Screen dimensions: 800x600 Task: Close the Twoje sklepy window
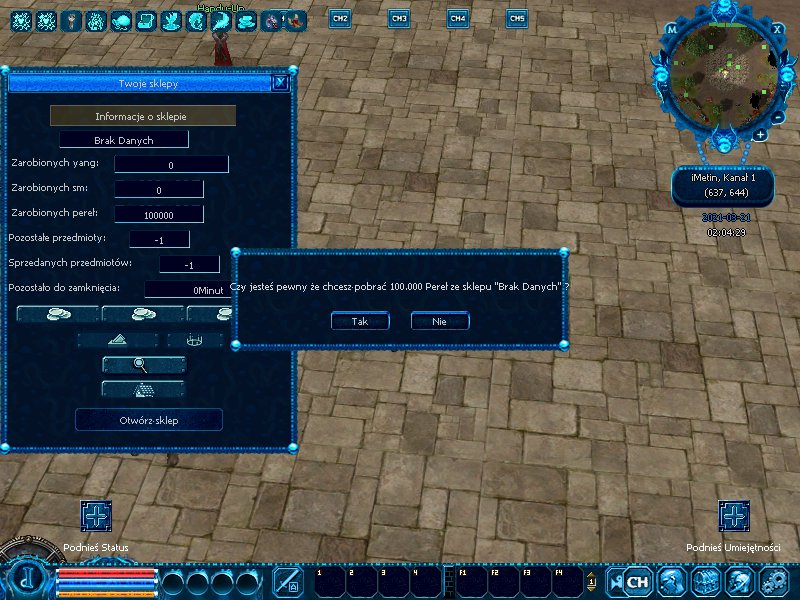(280, 84)
